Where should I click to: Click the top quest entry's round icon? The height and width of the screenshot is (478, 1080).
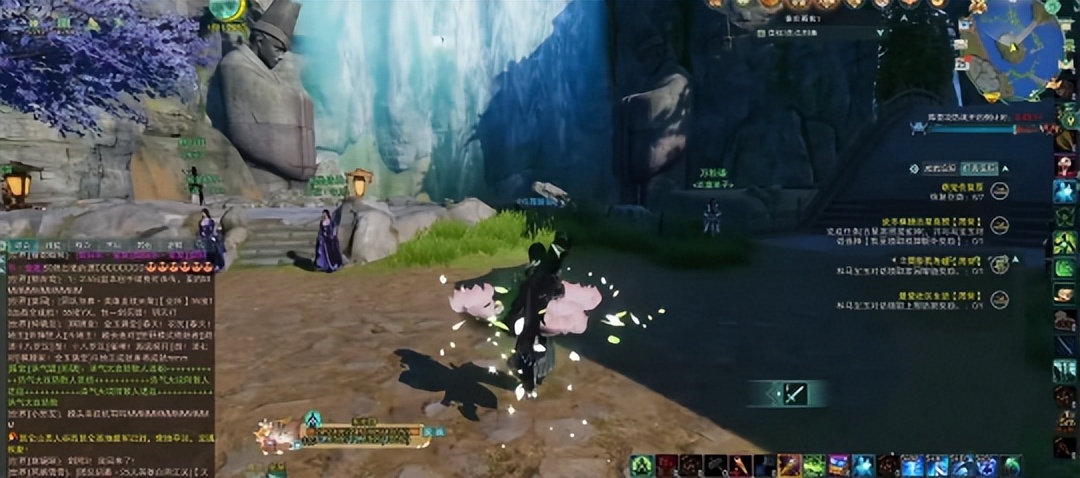[999, 190]
